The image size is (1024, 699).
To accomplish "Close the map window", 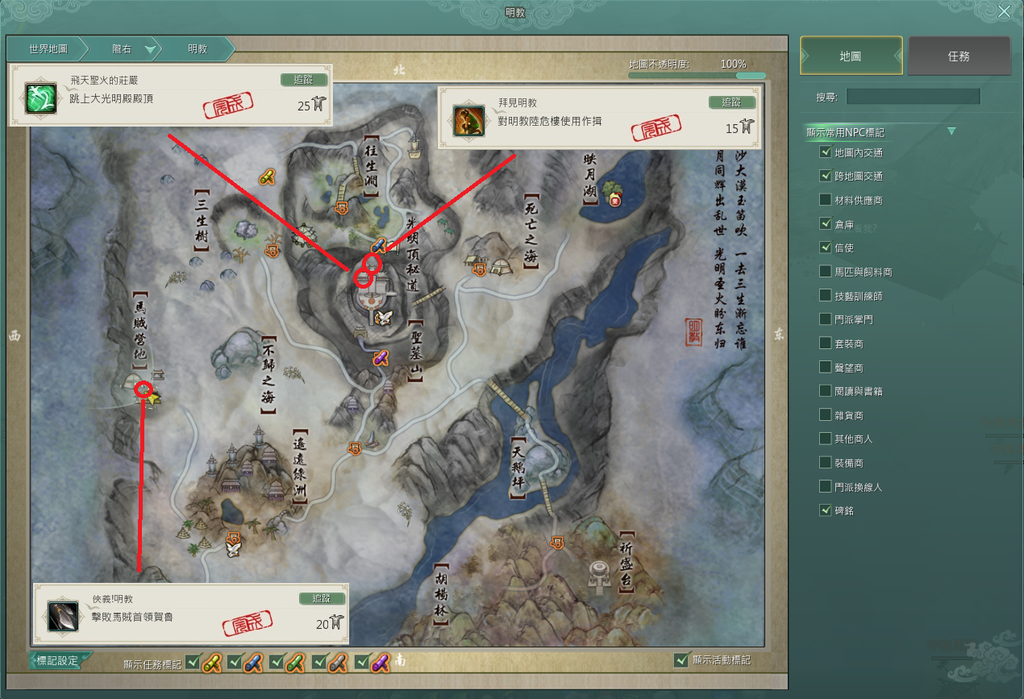I will point(1004,12).
